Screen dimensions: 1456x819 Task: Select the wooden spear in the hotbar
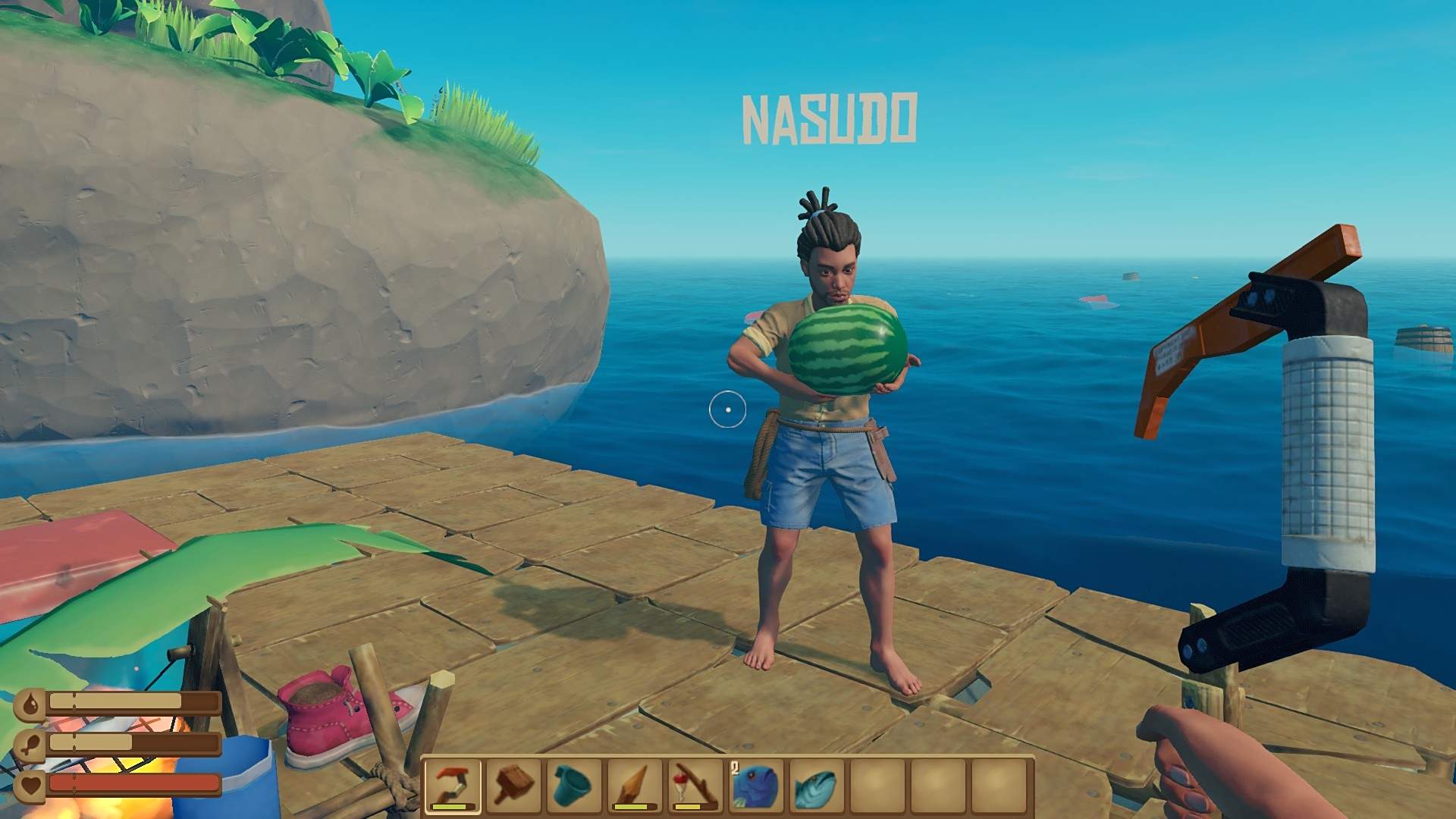point(635,786)
